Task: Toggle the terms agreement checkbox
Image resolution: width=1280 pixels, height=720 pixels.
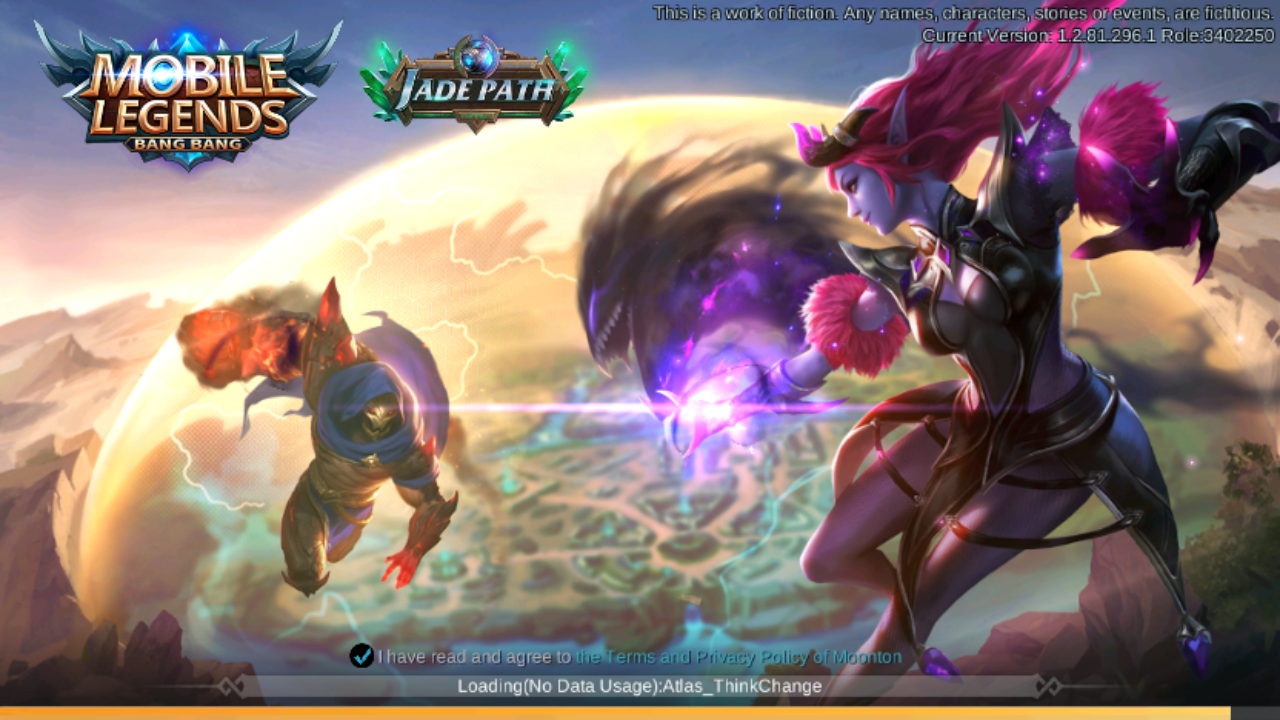Action: click(361, 656)
